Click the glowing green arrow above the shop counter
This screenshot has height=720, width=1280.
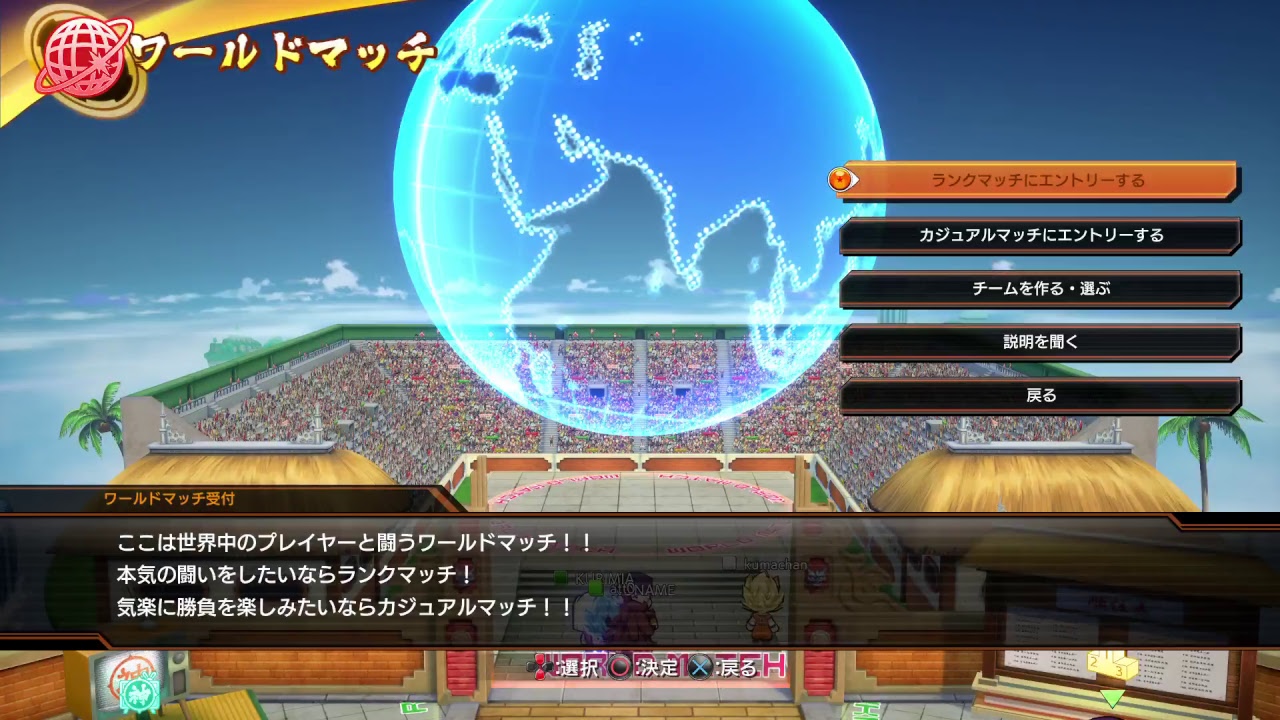click(1113, 697)
